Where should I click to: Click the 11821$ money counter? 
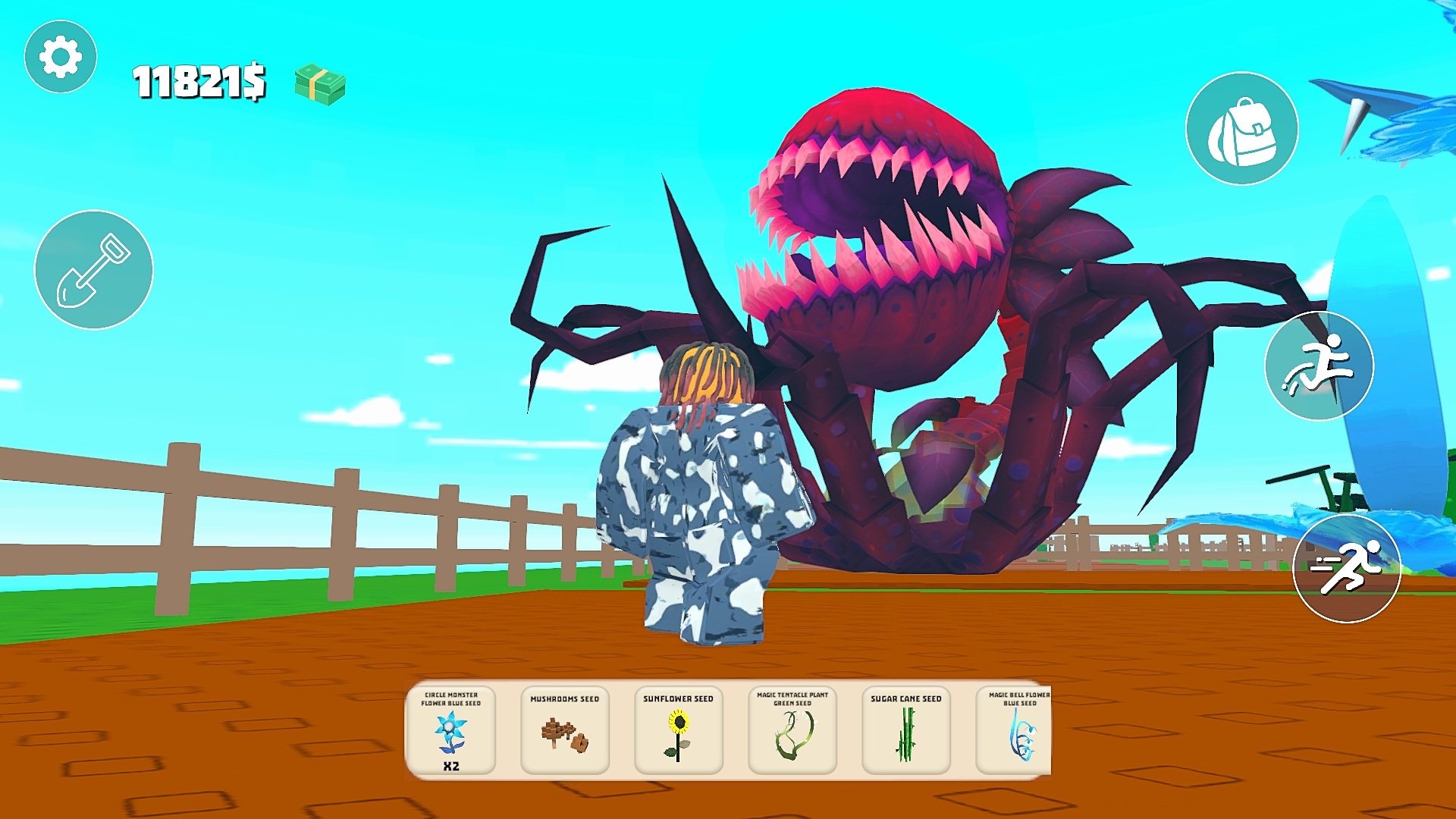click(199, 81)
